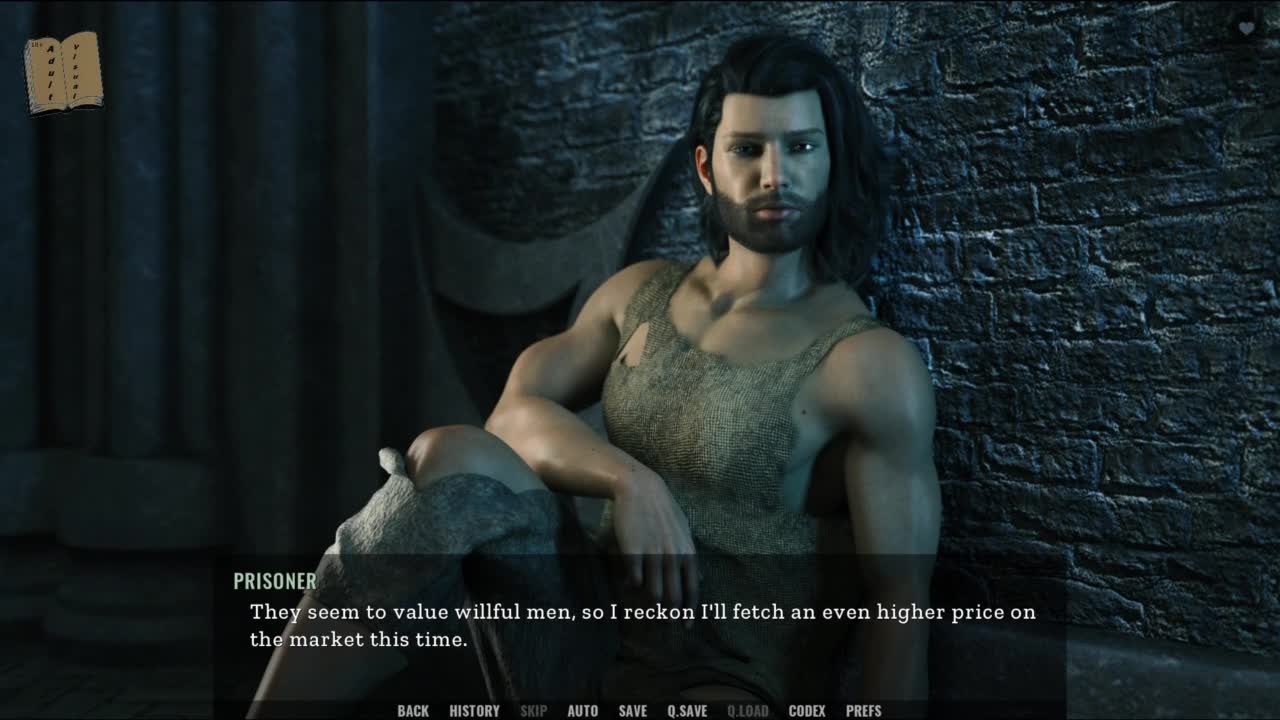Toggle AUTO advance mode
Image resolution: width=1280 pixels, height=720 pixels.
[583, 711]
